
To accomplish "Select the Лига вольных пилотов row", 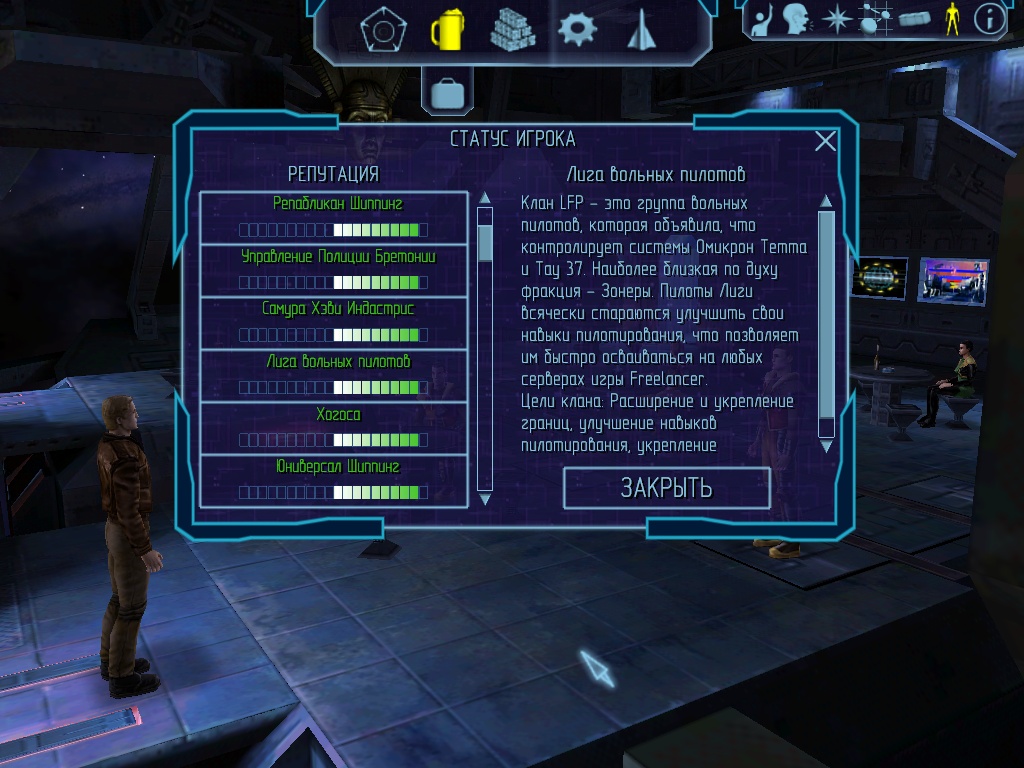I will [334, 375].
